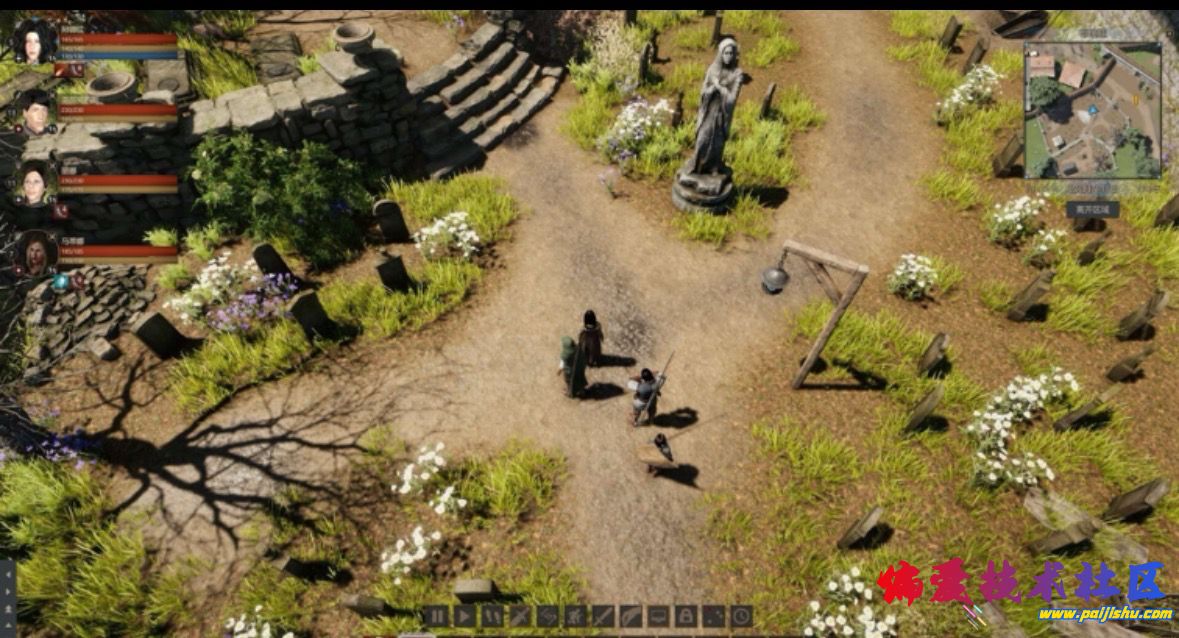This screenshot has width=1179, height=638.
Task: Activate the sword attack toolbar button
Action: [x=603, y=616]
